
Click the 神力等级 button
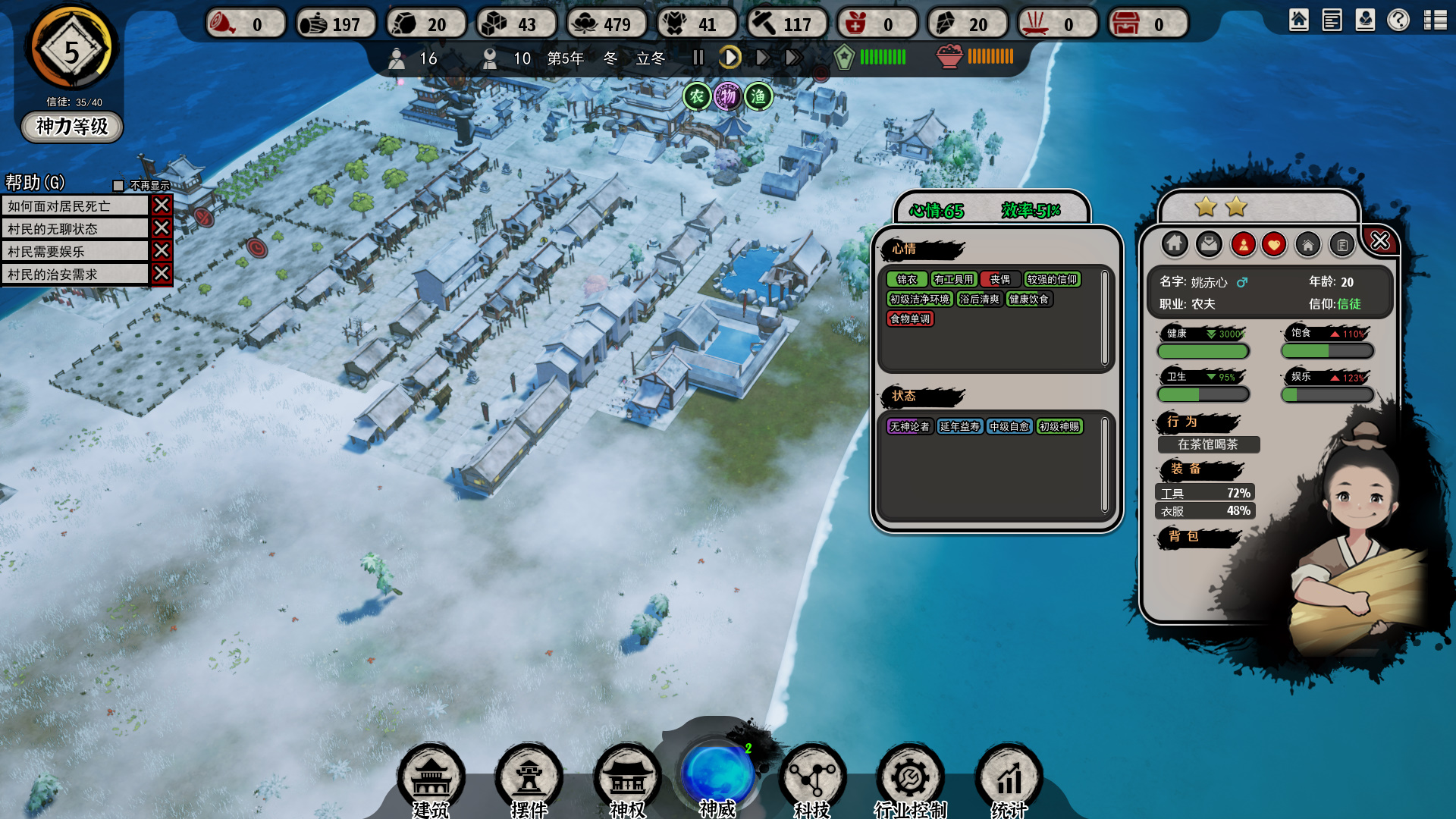click(x=72, y=126)
